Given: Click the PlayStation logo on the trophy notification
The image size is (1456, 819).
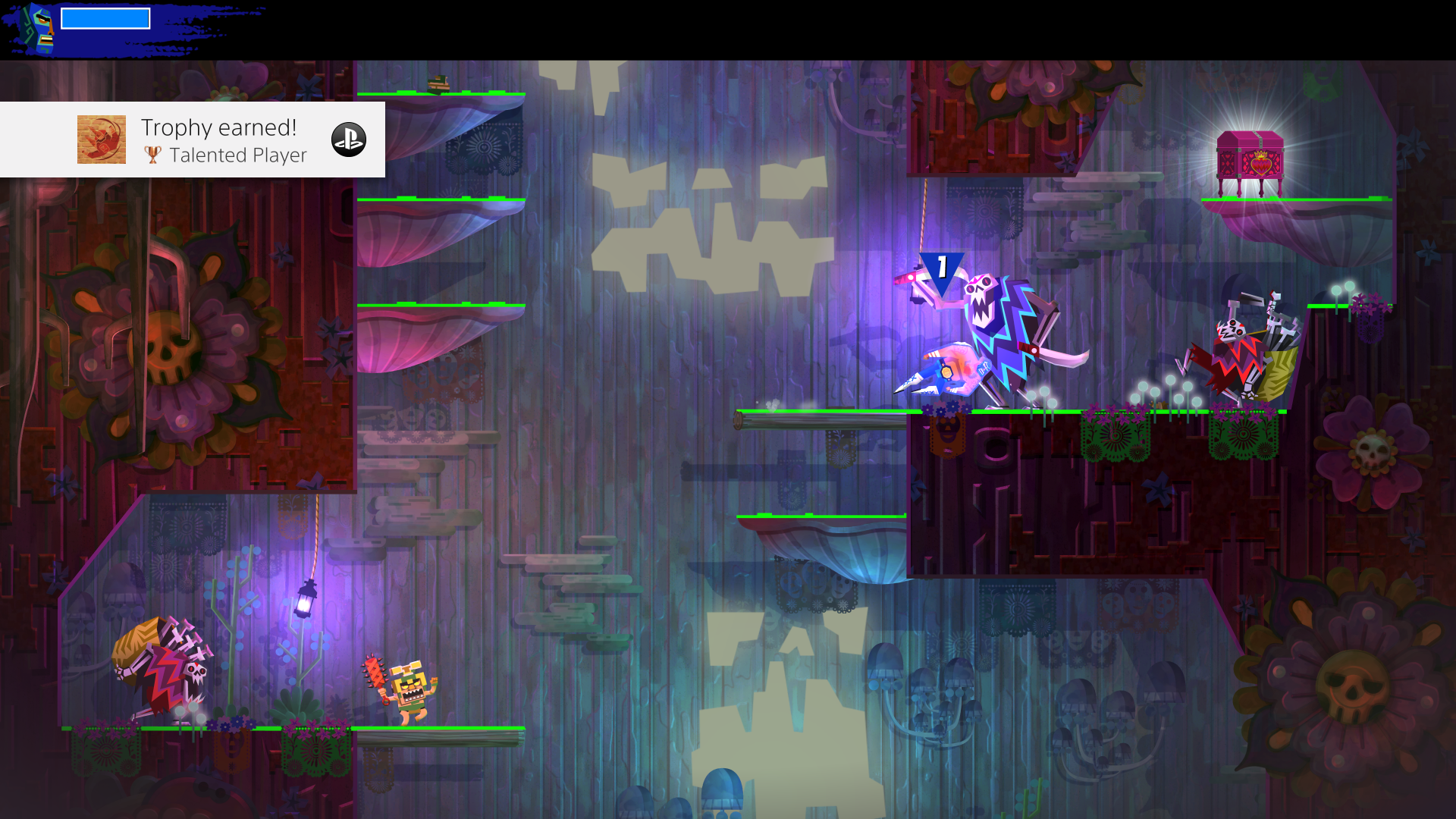Looking at the screenshot, I should [349, 140].
